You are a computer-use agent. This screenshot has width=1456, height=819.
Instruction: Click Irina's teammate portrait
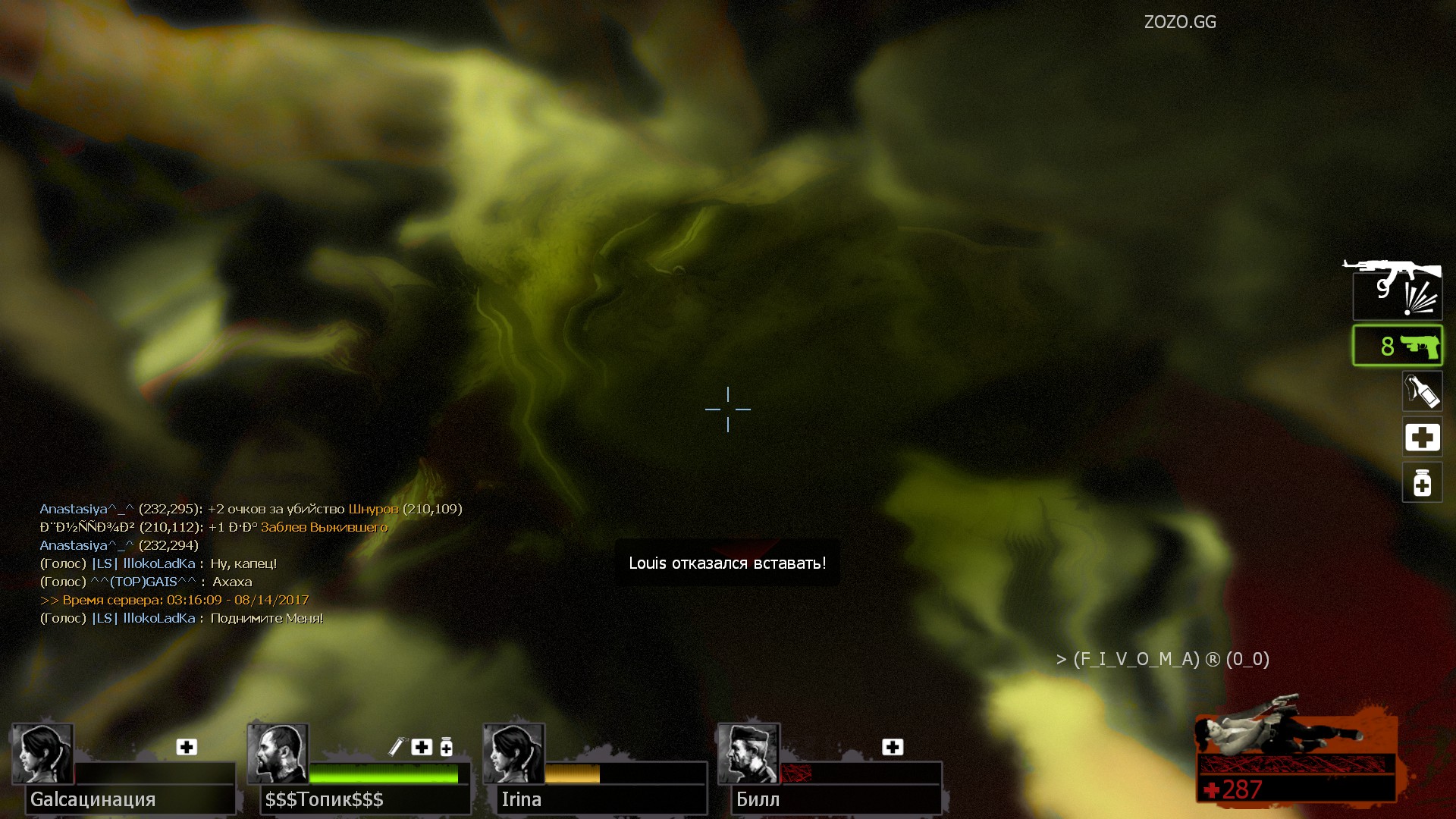click(513, 753)
